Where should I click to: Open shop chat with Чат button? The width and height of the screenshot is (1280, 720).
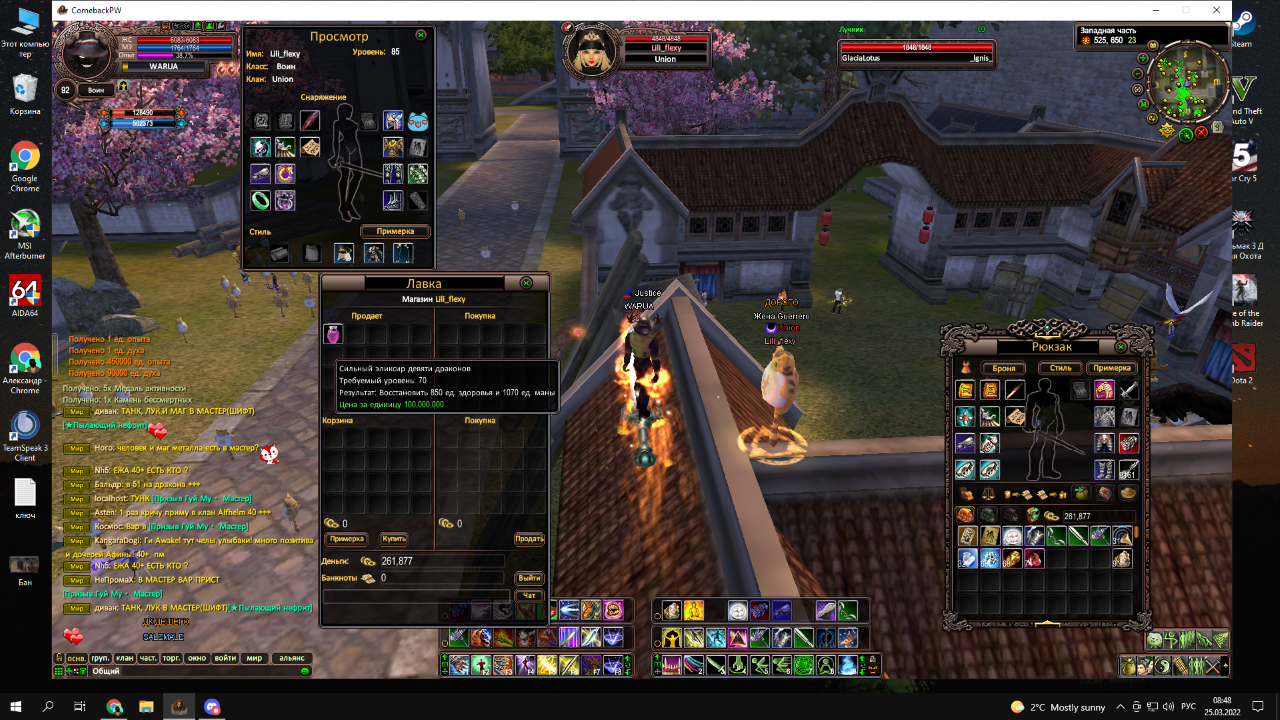529,595
